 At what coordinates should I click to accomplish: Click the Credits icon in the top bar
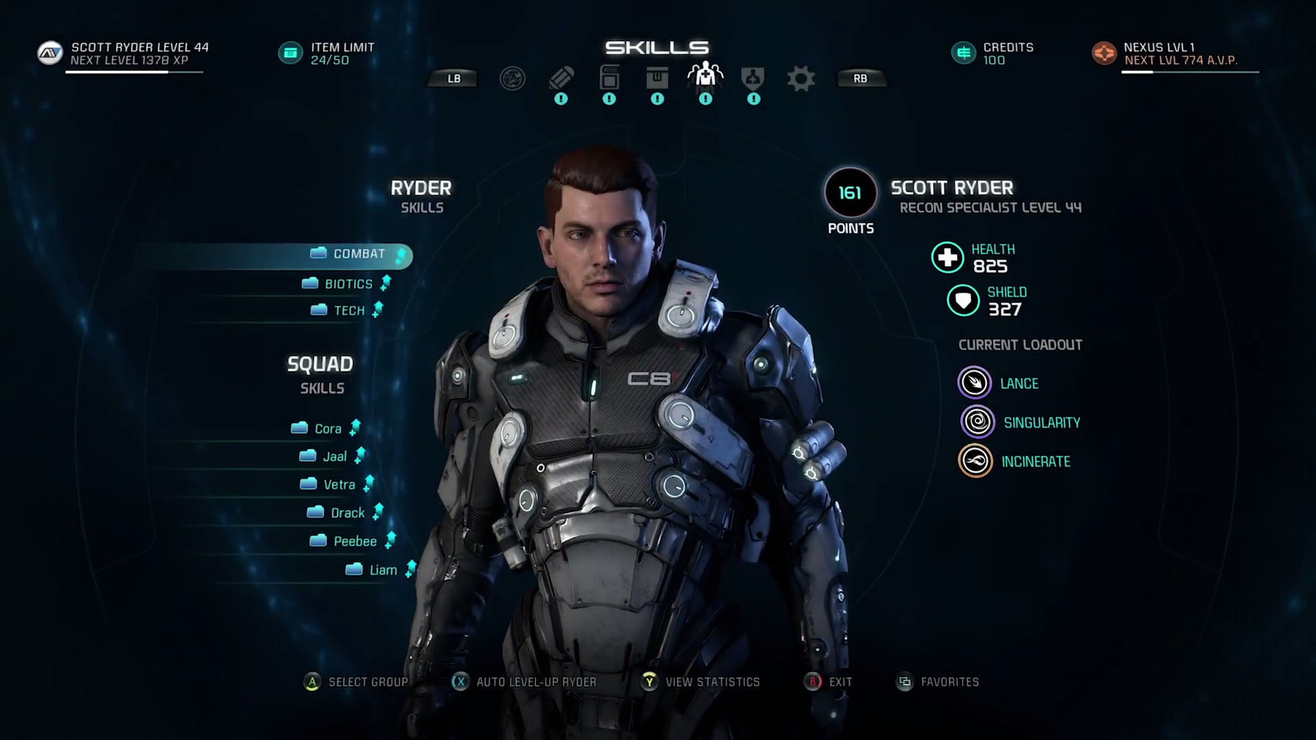(962, 52)
